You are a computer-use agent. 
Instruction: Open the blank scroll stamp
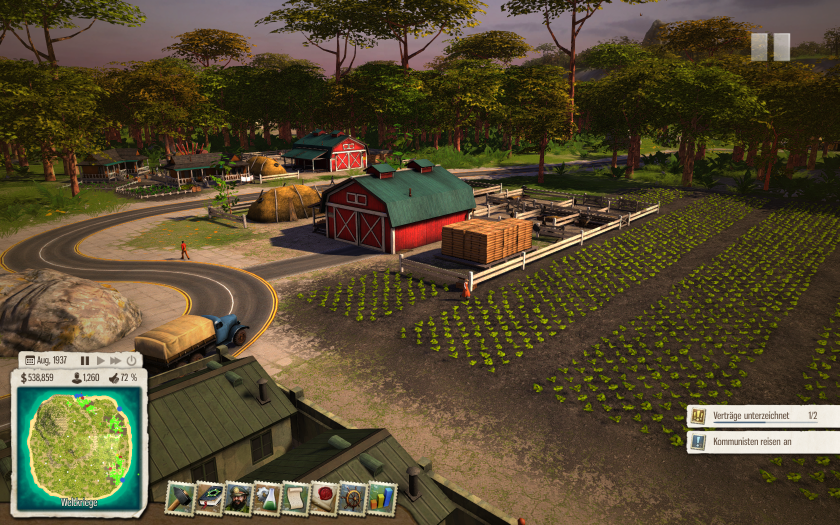pyautogui.click(x=296, y=497)
